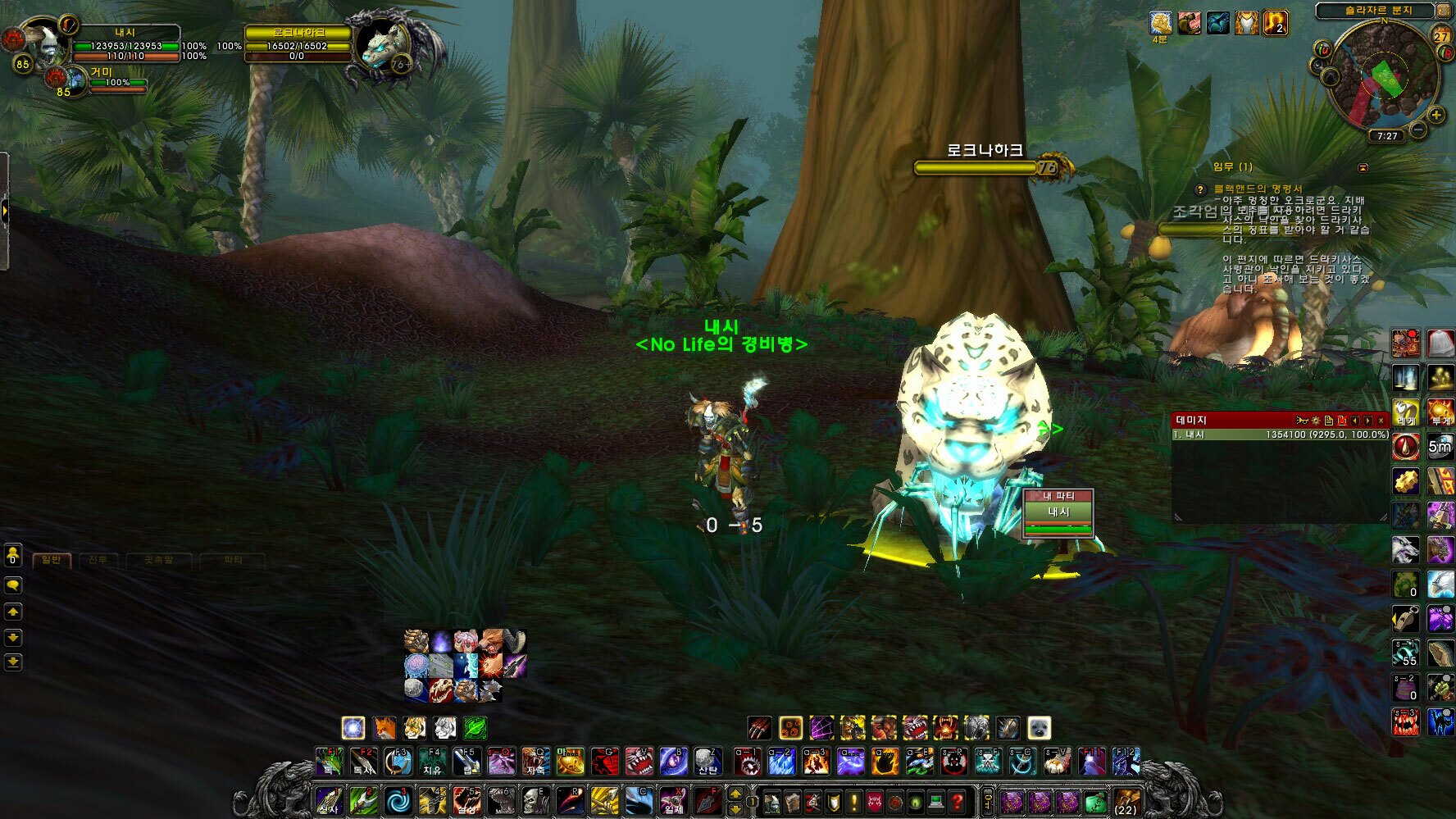Zoom in the minimap with plus button
This screenshot has width=1456, height=819.
click(1436, 115)
